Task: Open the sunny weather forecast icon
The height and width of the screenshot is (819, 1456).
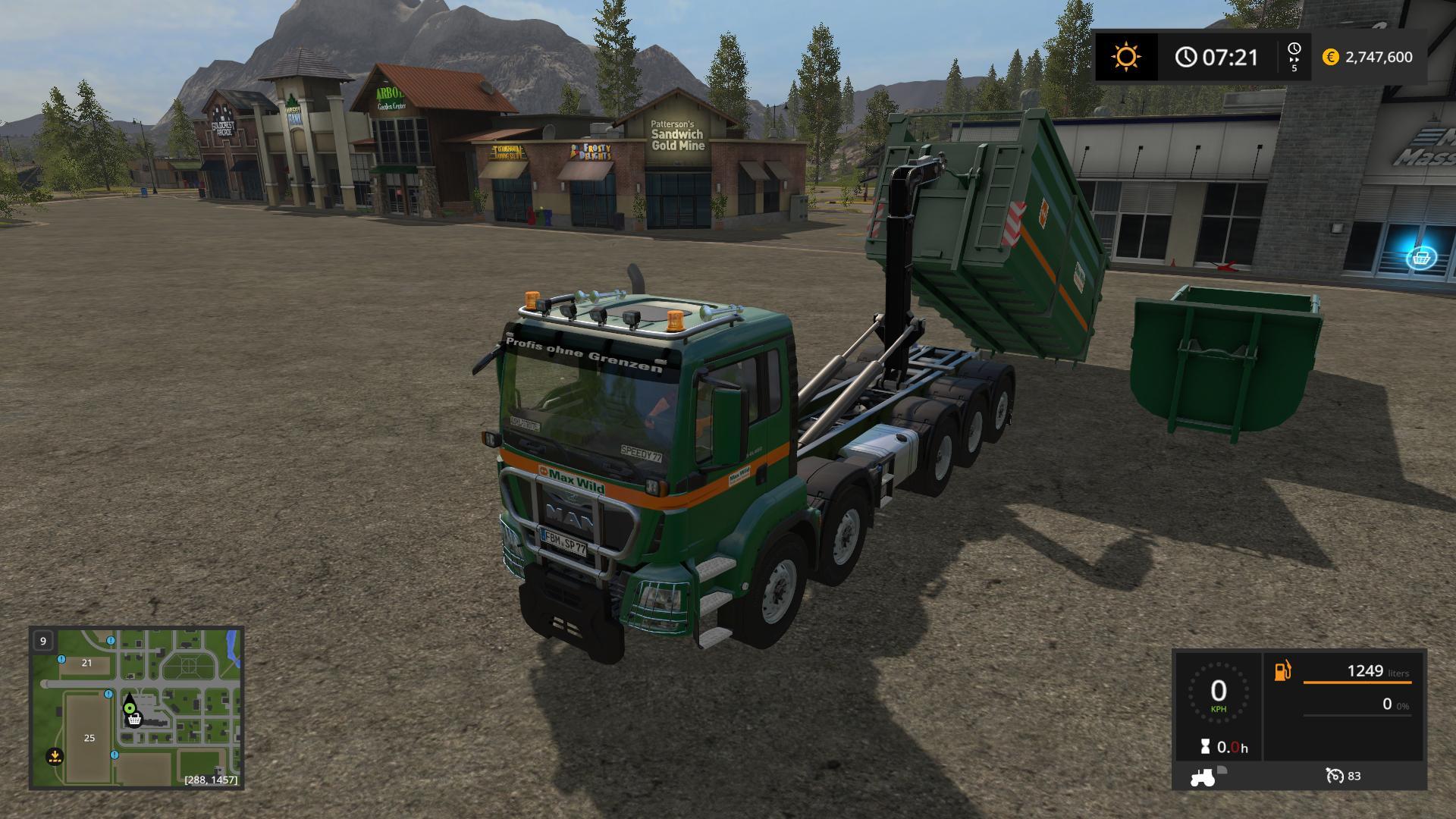Action: coord(1126,57)
